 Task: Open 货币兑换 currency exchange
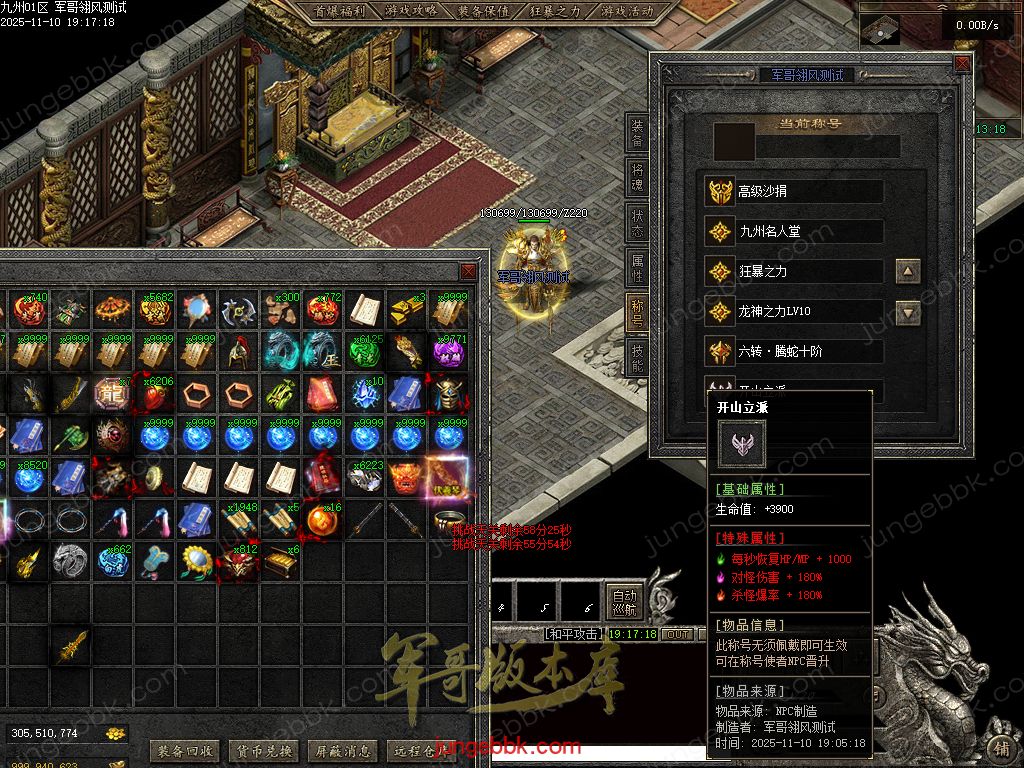[263, 751]
